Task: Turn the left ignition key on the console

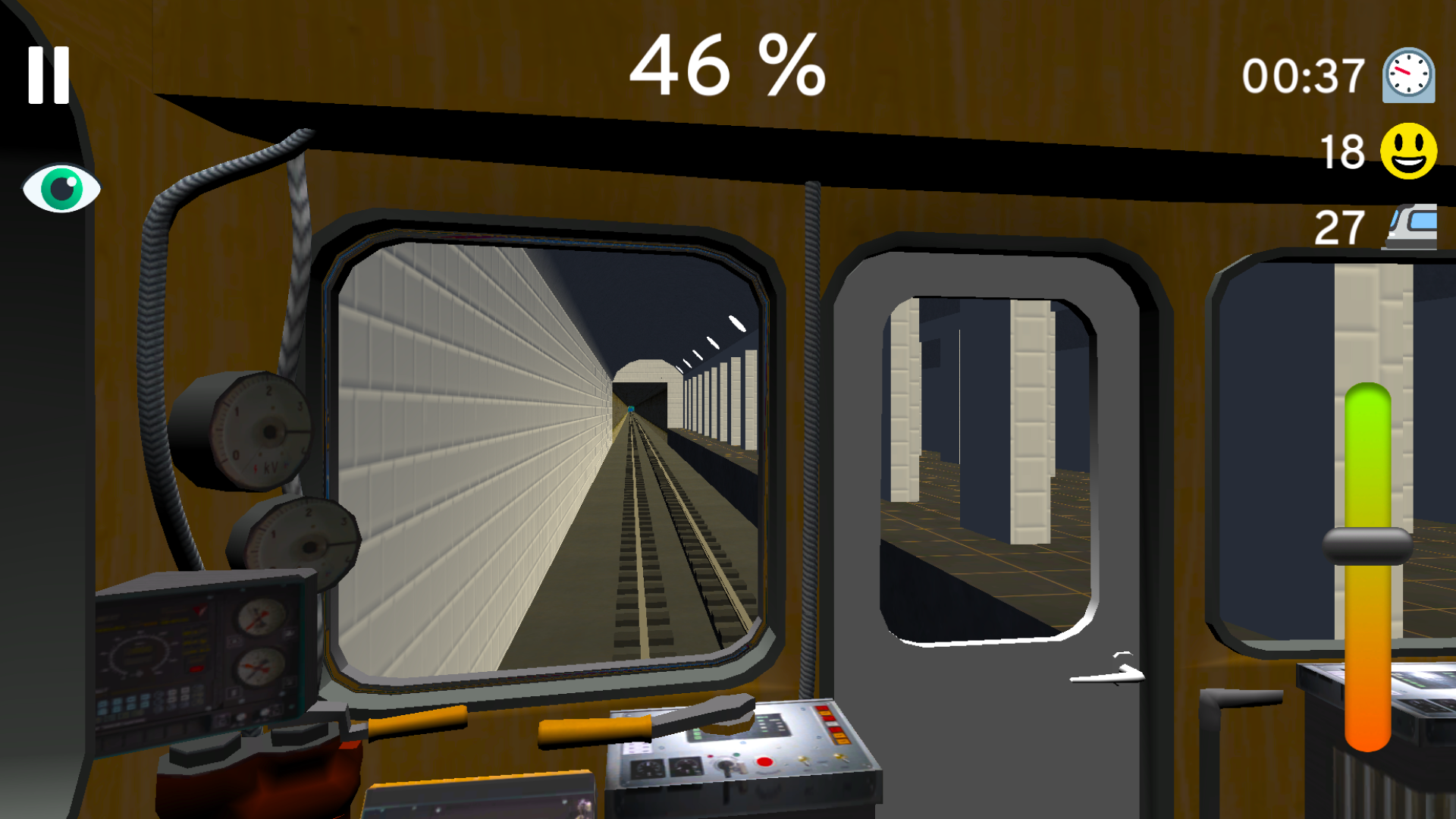Action: tap(804, 761)
